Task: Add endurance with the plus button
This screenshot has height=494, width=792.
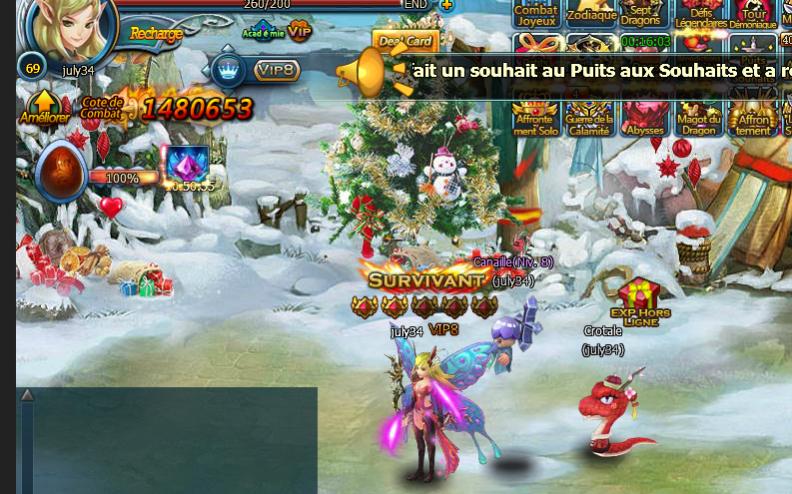Action: point(446,4)
